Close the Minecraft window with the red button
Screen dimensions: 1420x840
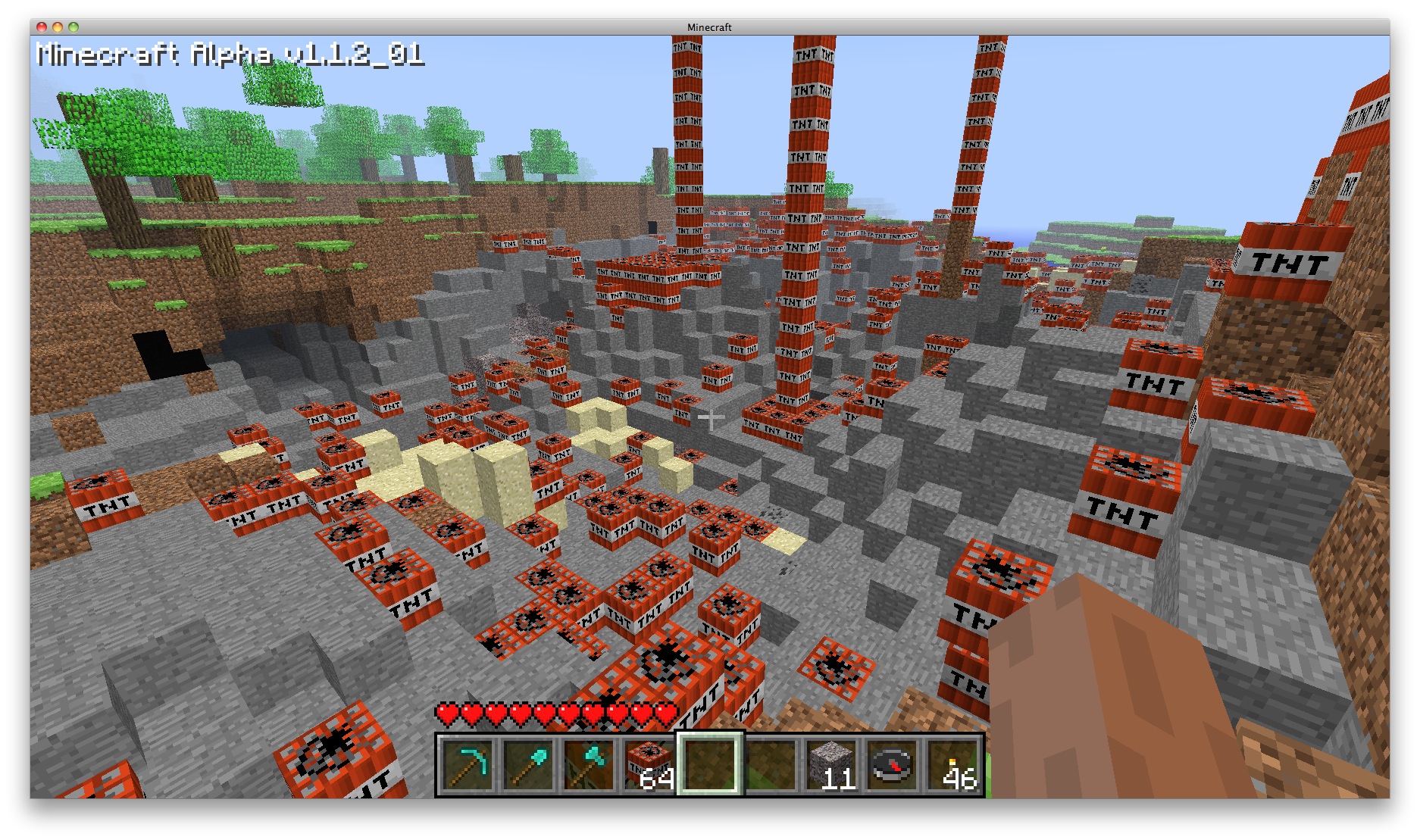(42, 27)
